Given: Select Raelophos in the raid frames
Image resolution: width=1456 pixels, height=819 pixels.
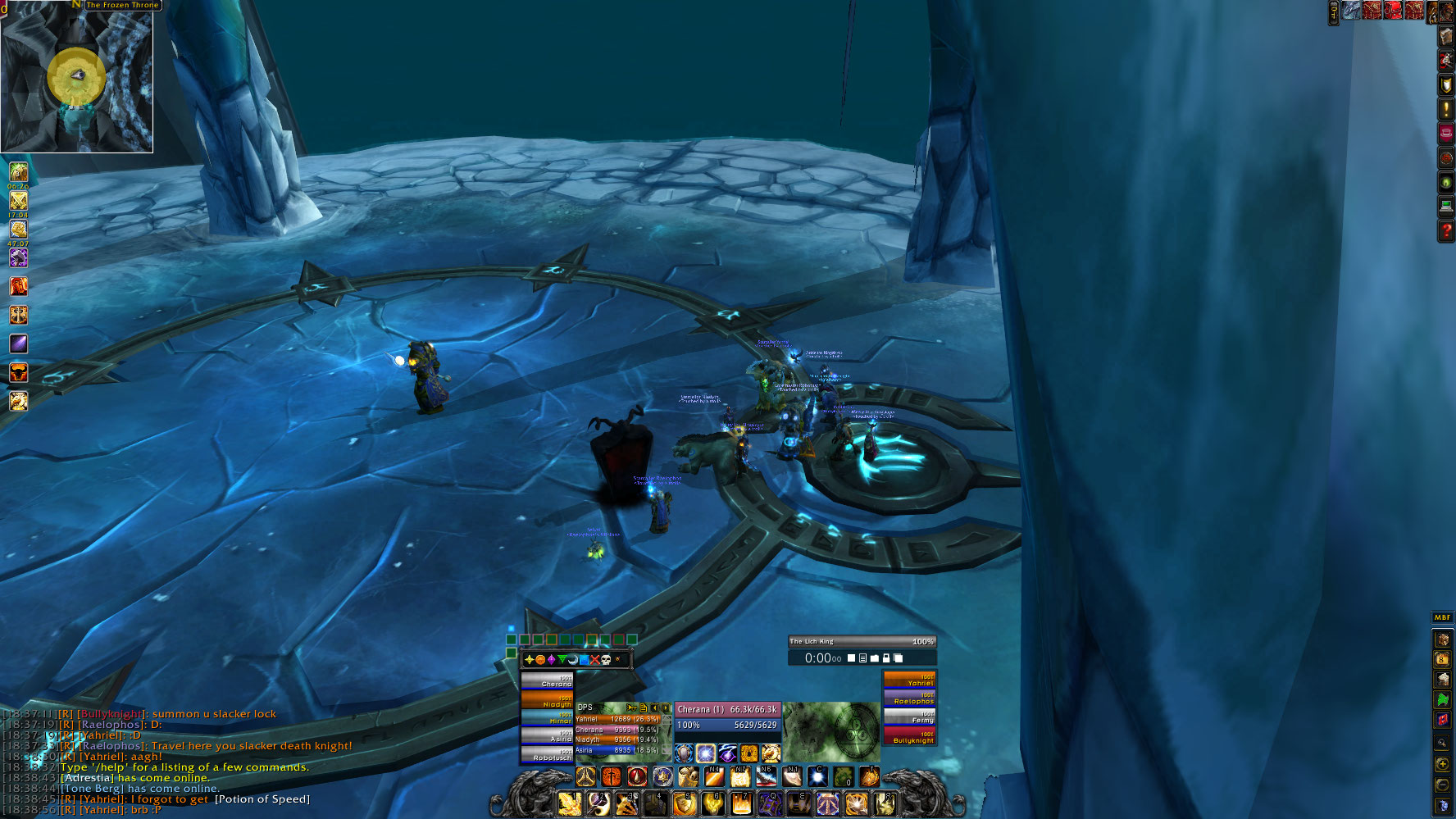Looking at the screenshot, I should pyautogui.click(x=909, y=698).
